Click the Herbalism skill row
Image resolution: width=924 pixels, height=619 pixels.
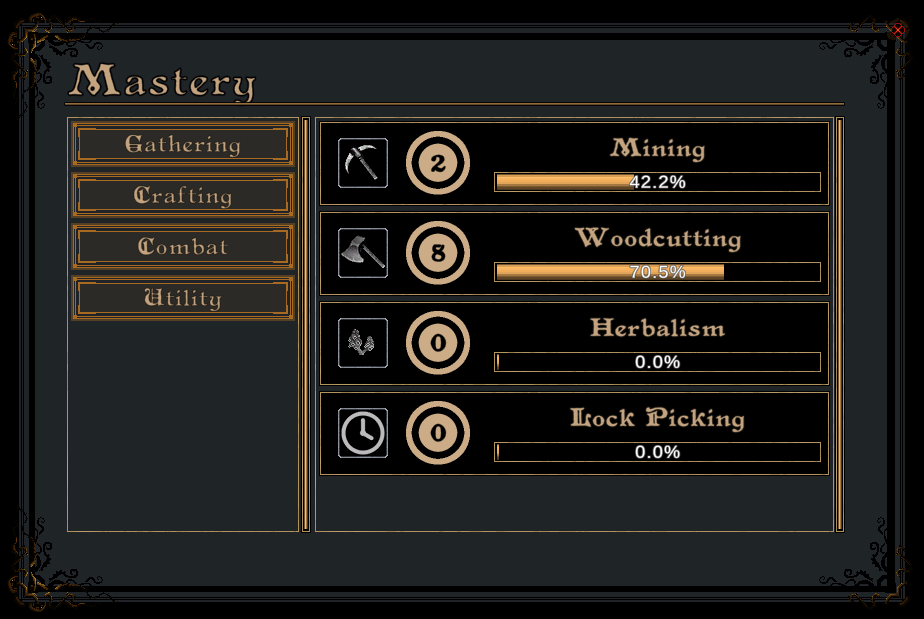click(x=574, y=343)
